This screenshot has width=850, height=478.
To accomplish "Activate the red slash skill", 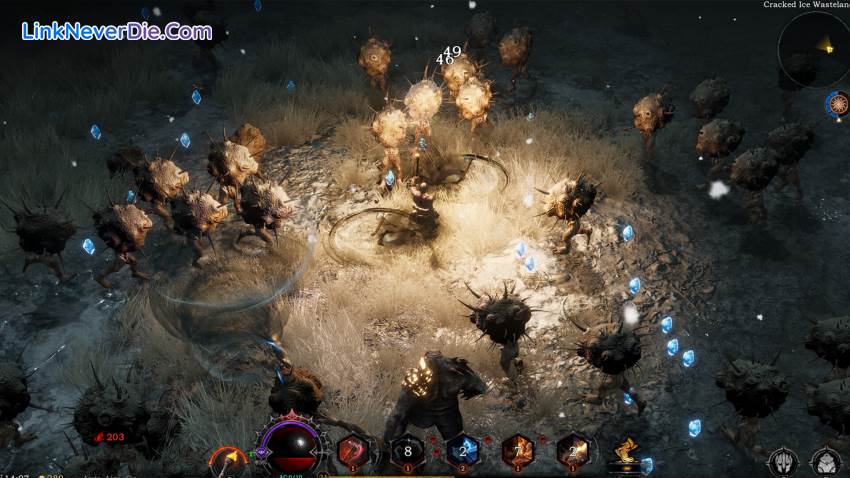I will click(x=353, y=451).
